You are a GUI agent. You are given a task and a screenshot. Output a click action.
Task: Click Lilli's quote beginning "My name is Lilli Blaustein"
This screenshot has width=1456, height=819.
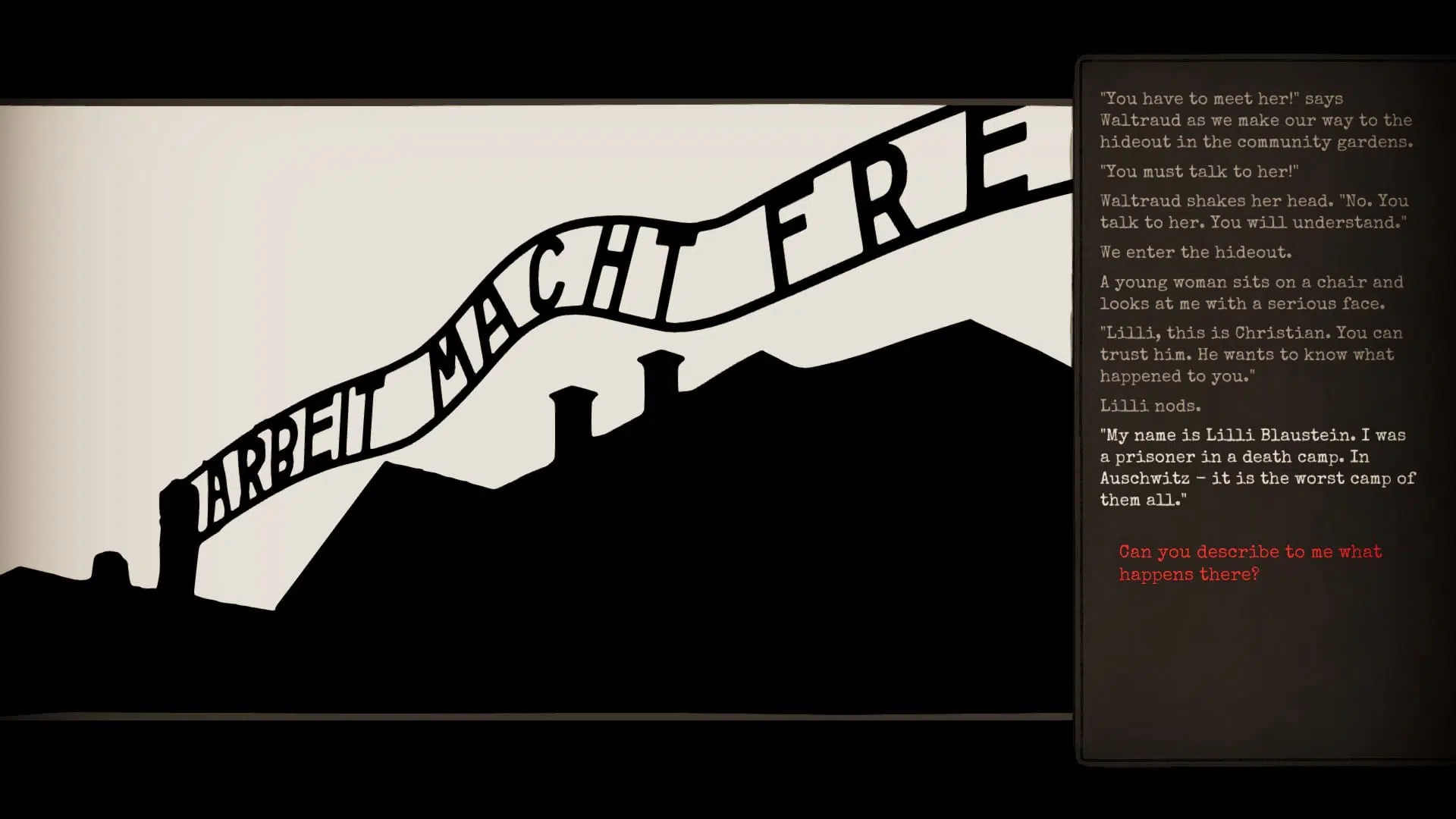pos(1251,467)
